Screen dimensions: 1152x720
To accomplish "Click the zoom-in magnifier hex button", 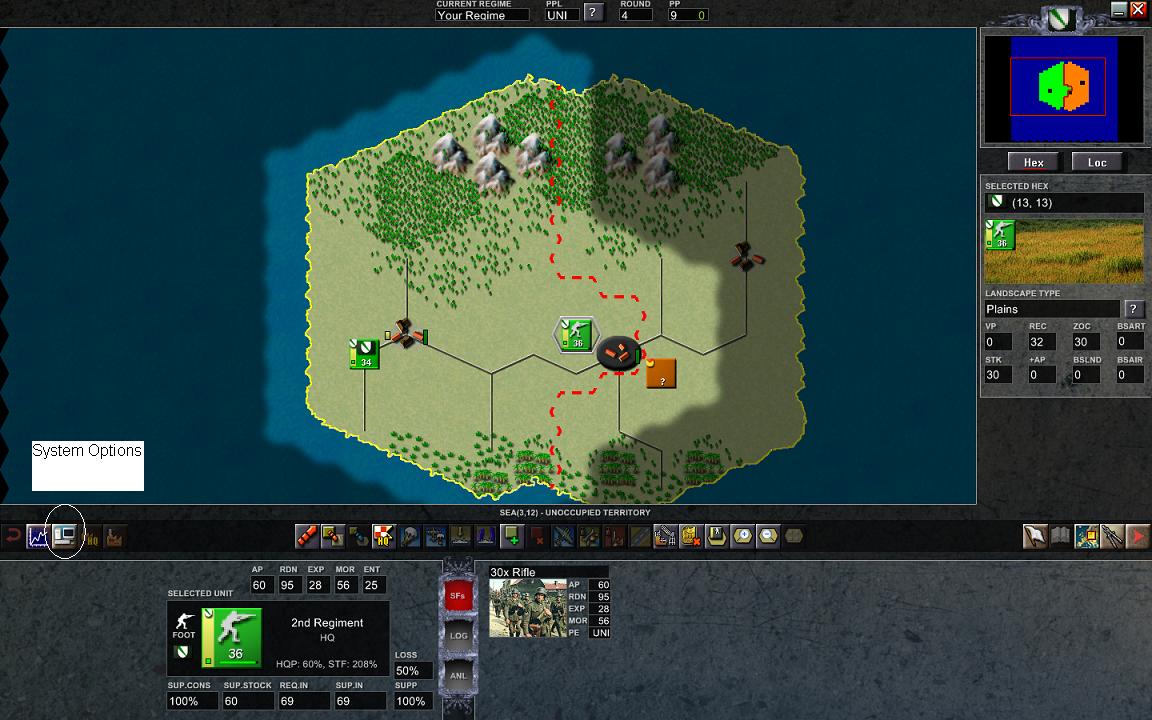I will pos(743,536).
